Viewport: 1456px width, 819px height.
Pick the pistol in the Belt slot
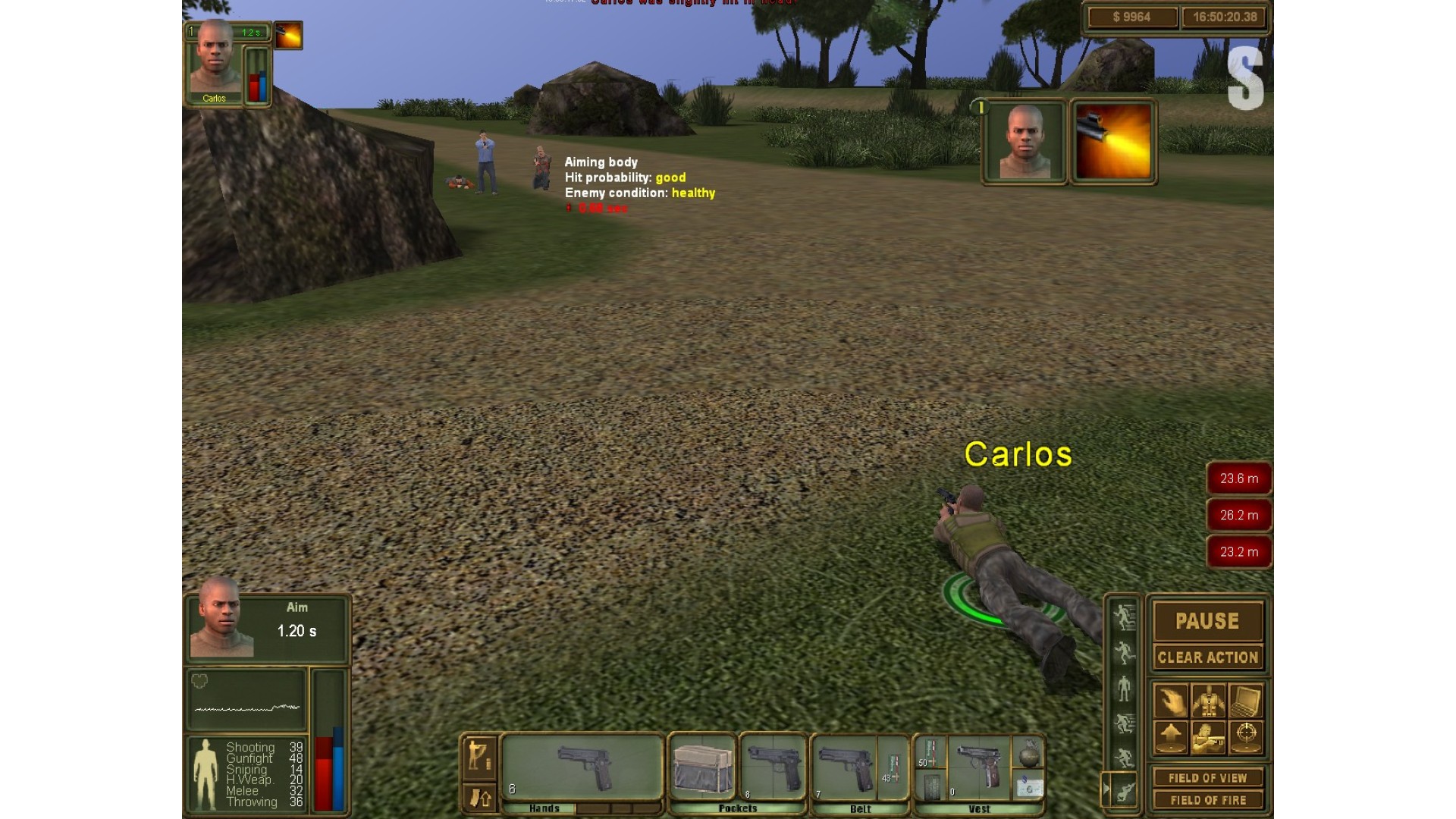pos(845,767)
